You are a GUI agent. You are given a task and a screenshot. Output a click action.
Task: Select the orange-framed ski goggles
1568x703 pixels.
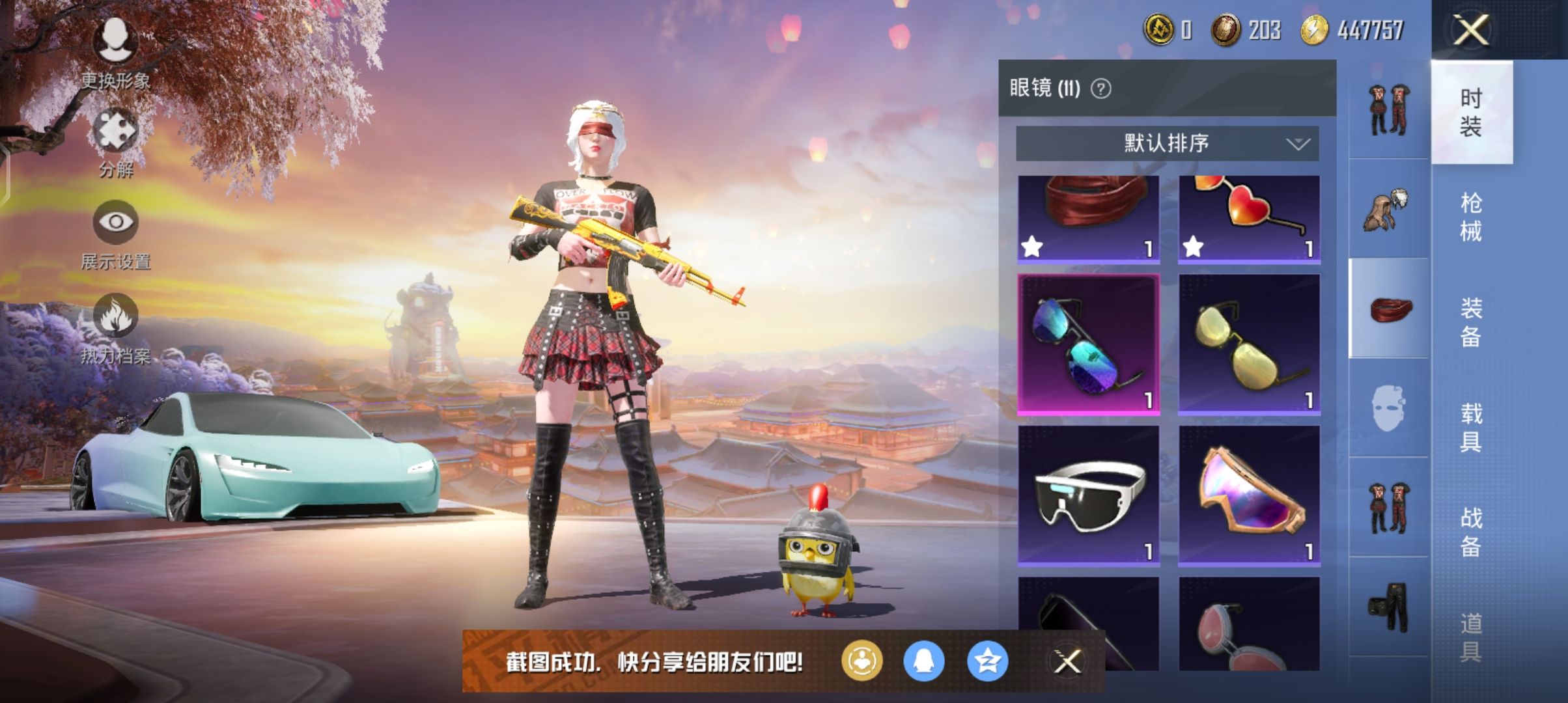(1249, 495)
